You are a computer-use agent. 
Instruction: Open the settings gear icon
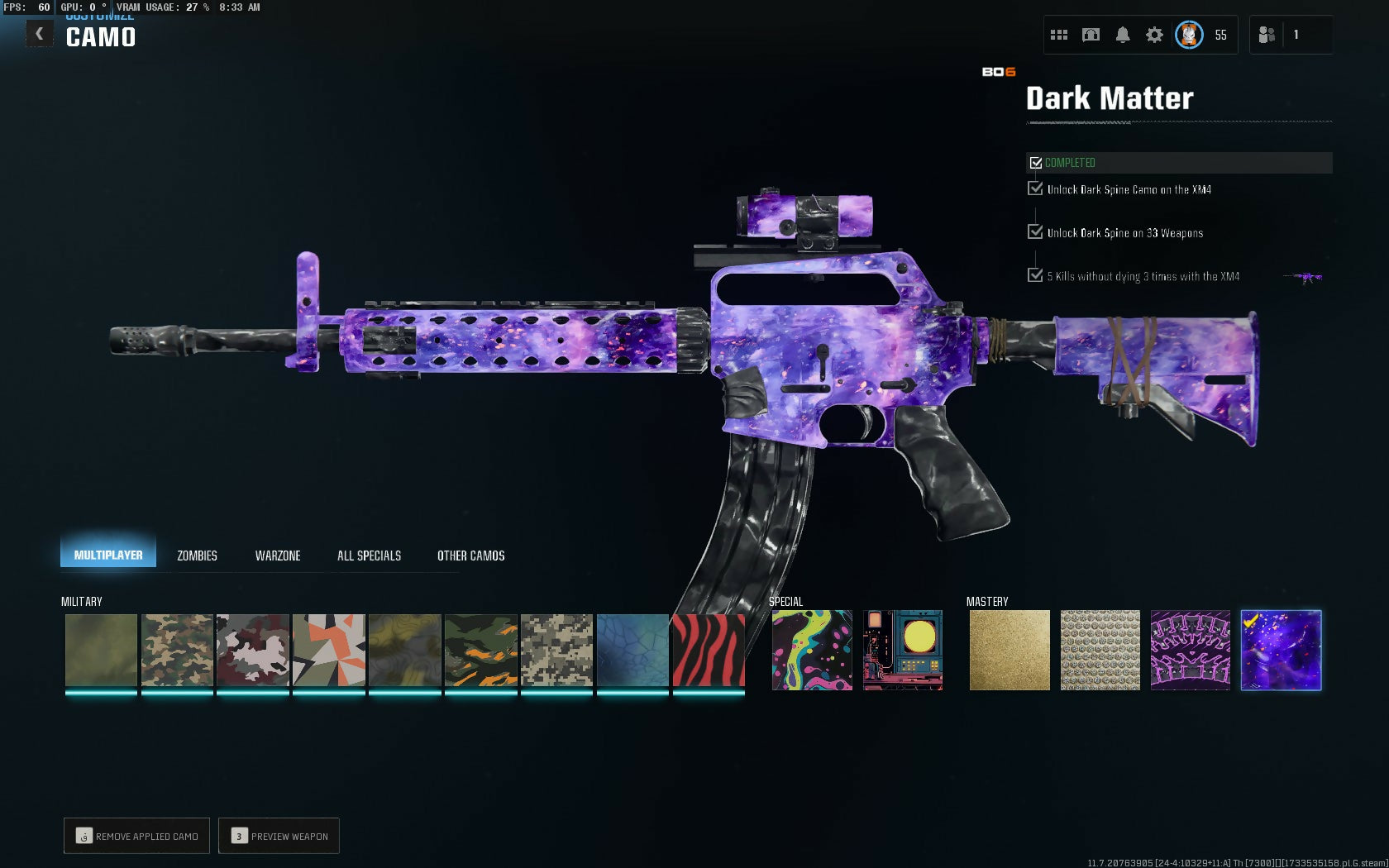1154,35
